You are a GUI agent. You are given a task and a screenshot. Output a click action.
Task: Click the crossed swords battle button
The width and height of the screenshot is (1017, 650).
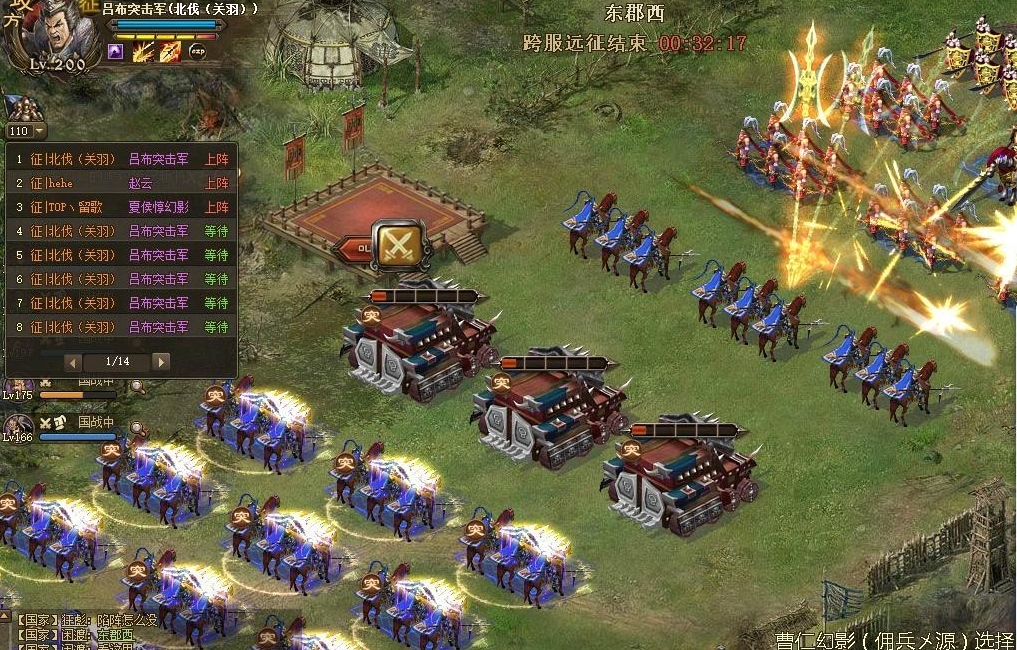tap(400, 244)
